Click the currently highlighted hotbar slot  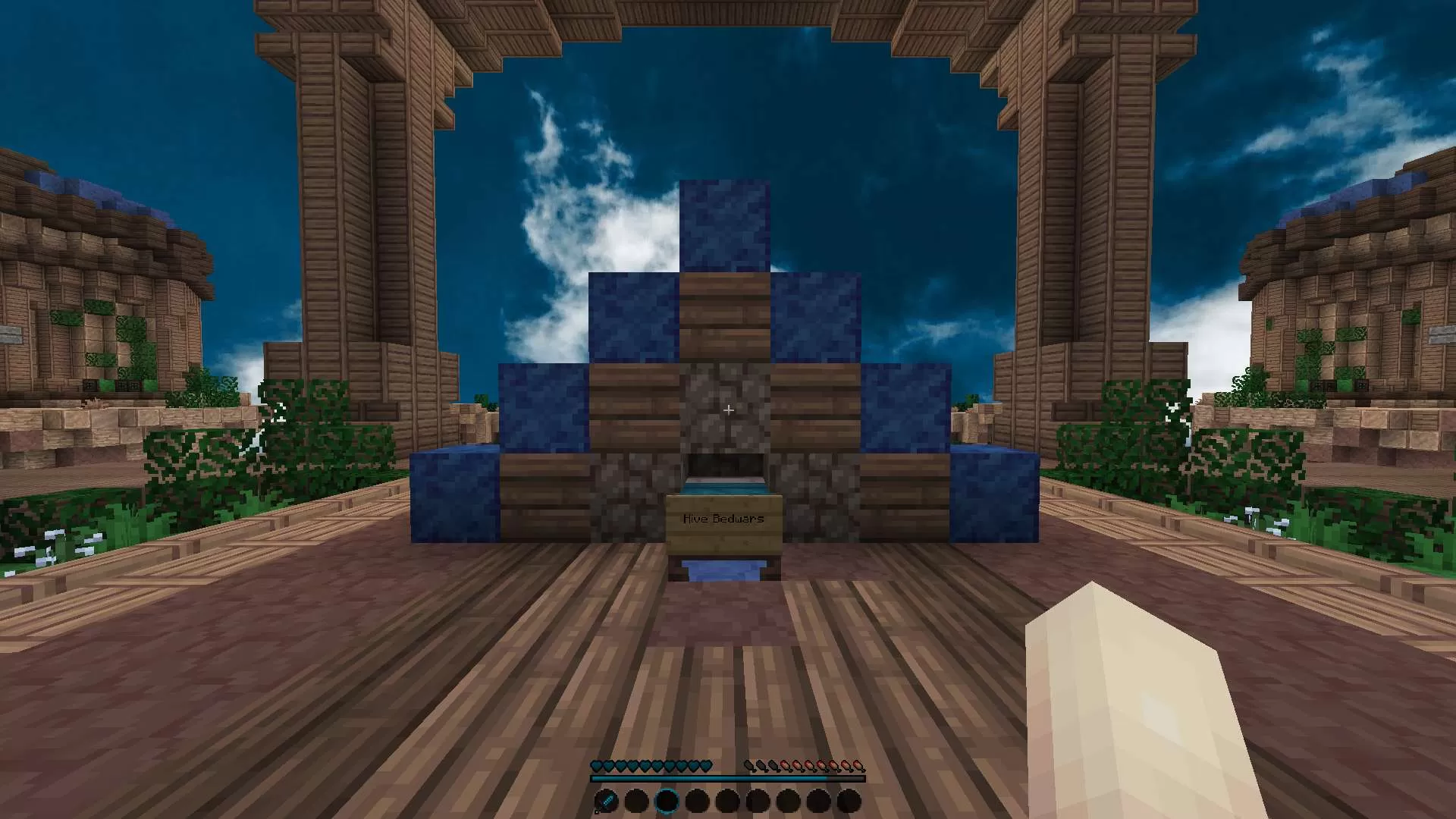pos(667,801)
